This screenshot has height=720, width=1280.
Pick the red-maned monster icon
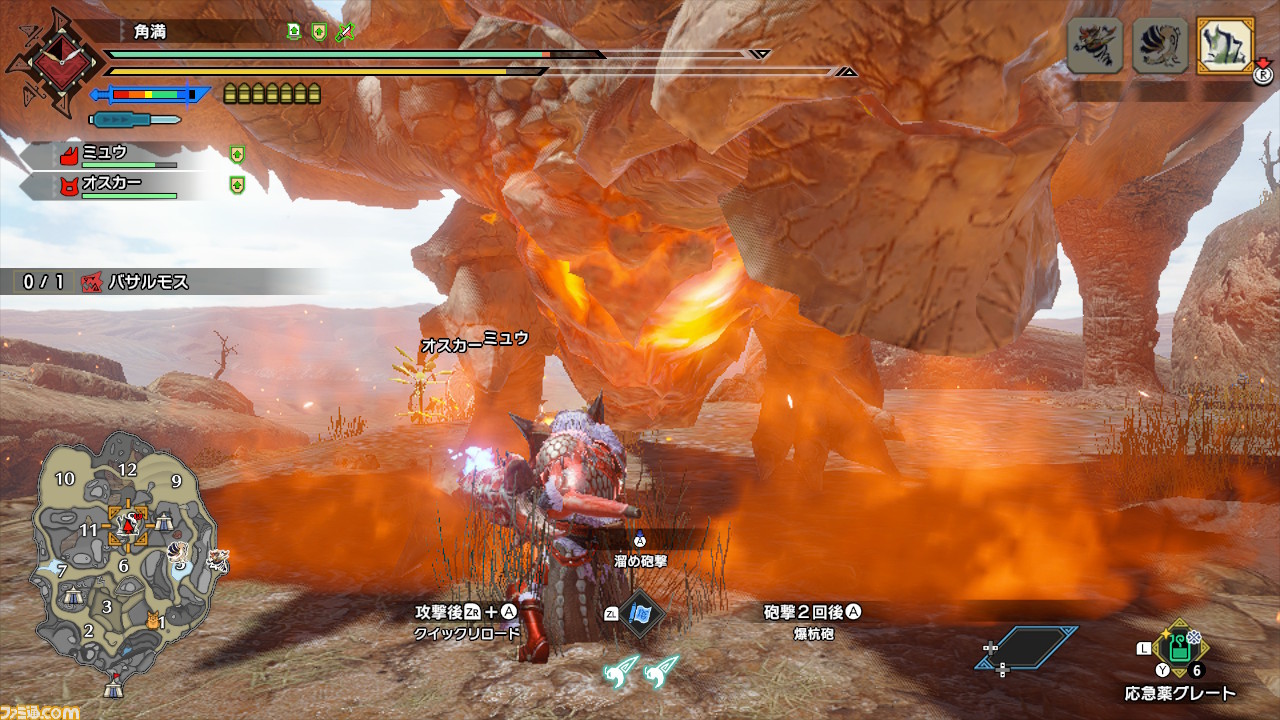[1092, 46]
